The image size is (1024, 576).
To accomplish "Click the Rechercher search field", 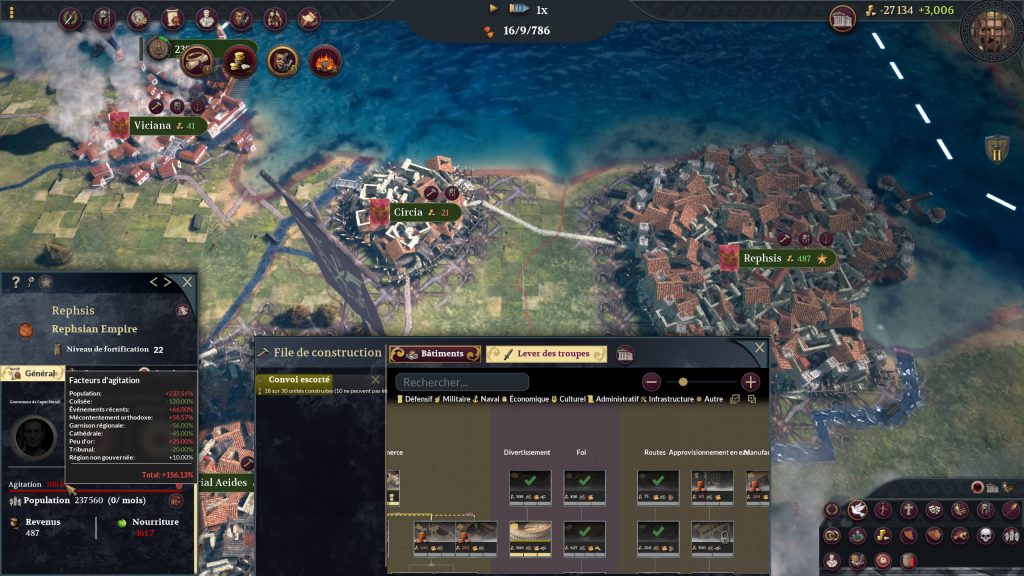I will click(x=462, y=382).
